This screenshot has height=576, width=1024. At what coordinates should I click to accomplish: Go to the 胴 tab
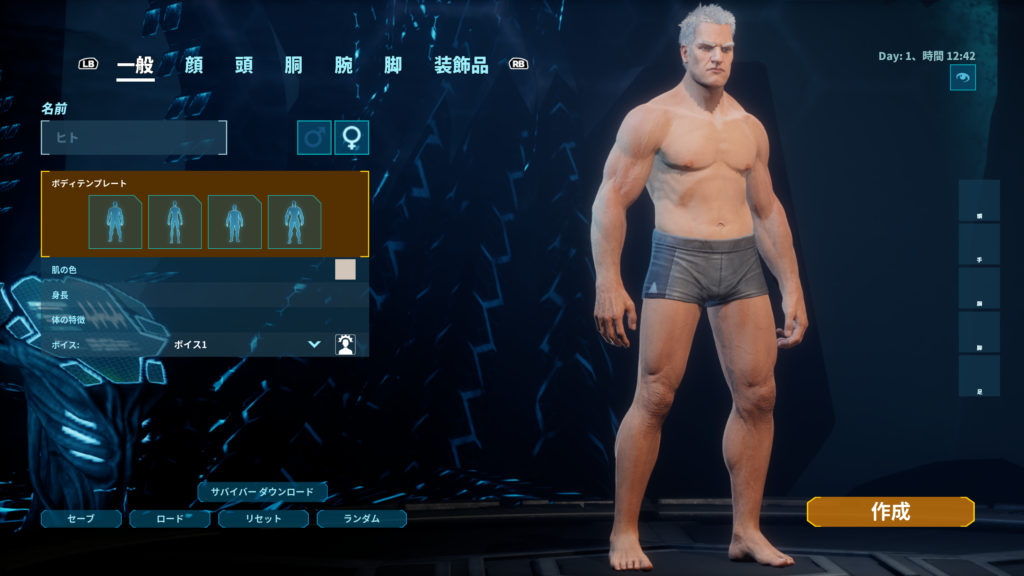point(294,66)
